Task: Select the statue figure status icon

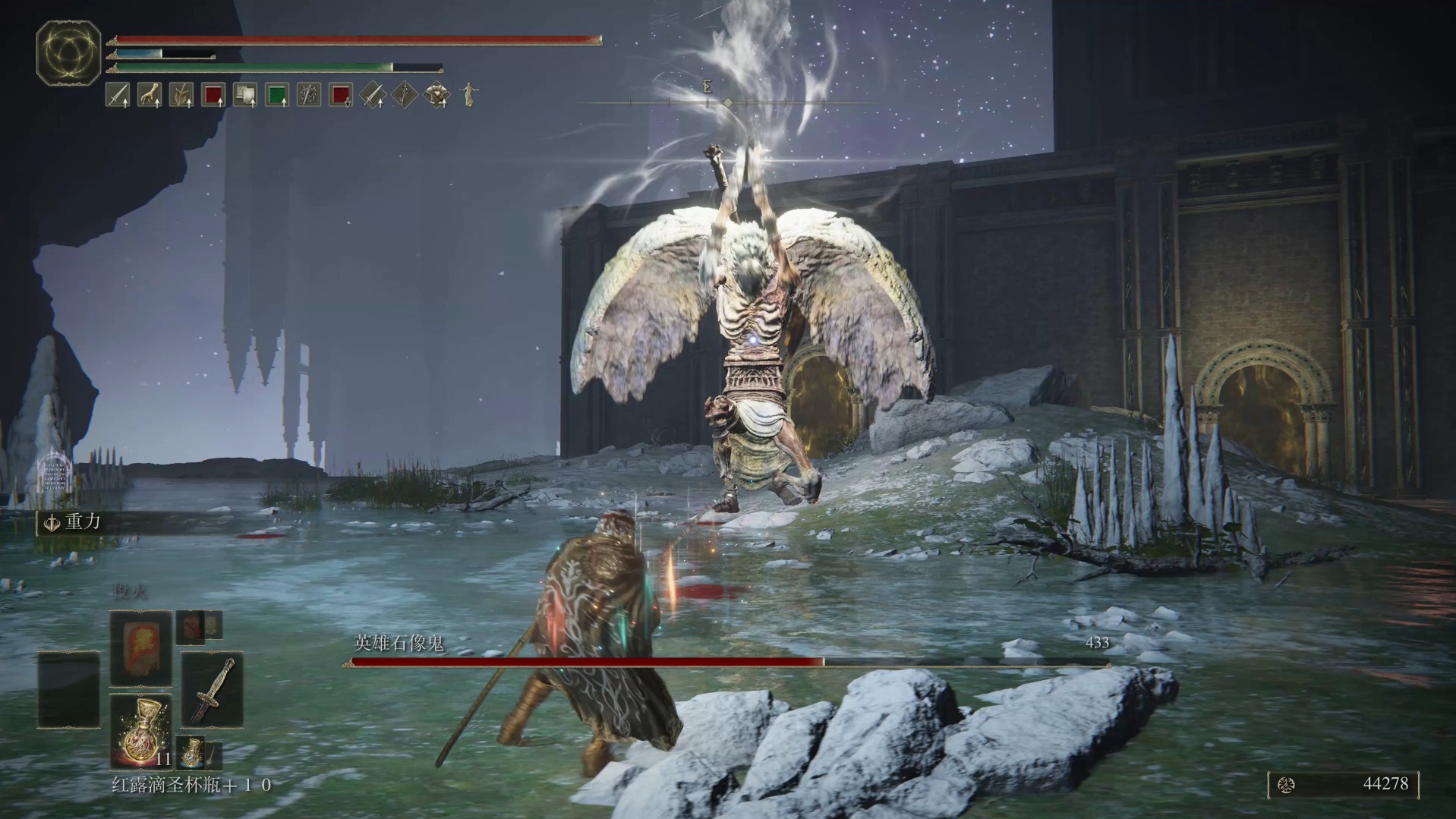Action: coord(470,95)
